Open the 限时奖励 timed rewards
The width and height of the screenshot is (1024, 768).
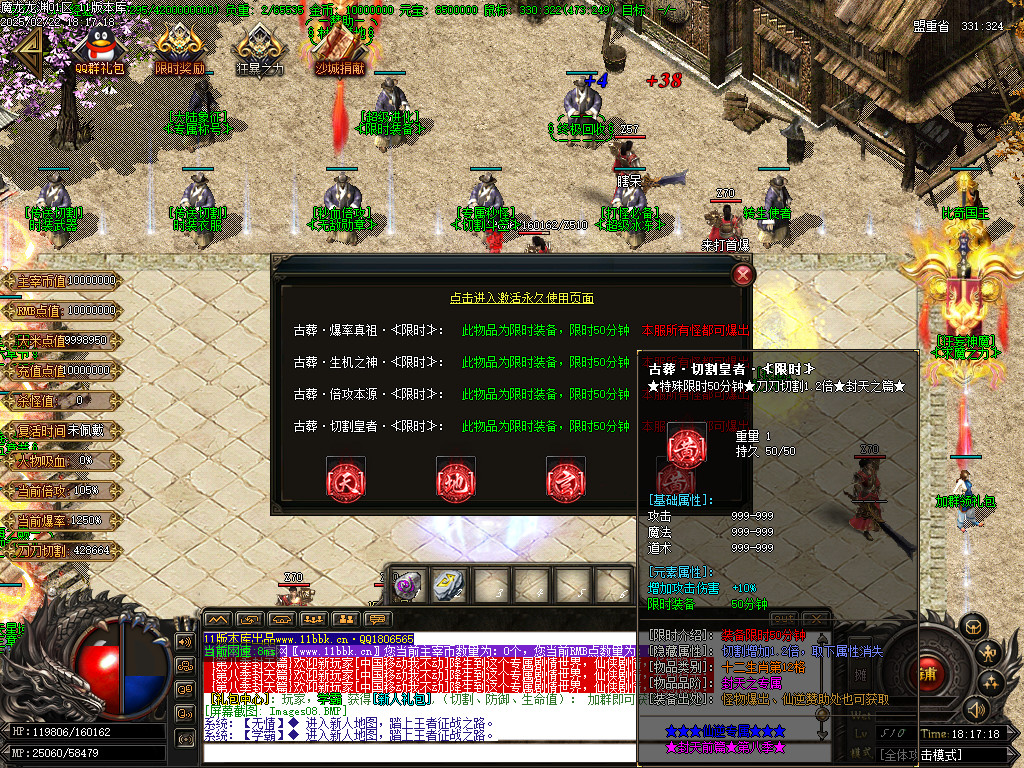click(x=180, y=48)
